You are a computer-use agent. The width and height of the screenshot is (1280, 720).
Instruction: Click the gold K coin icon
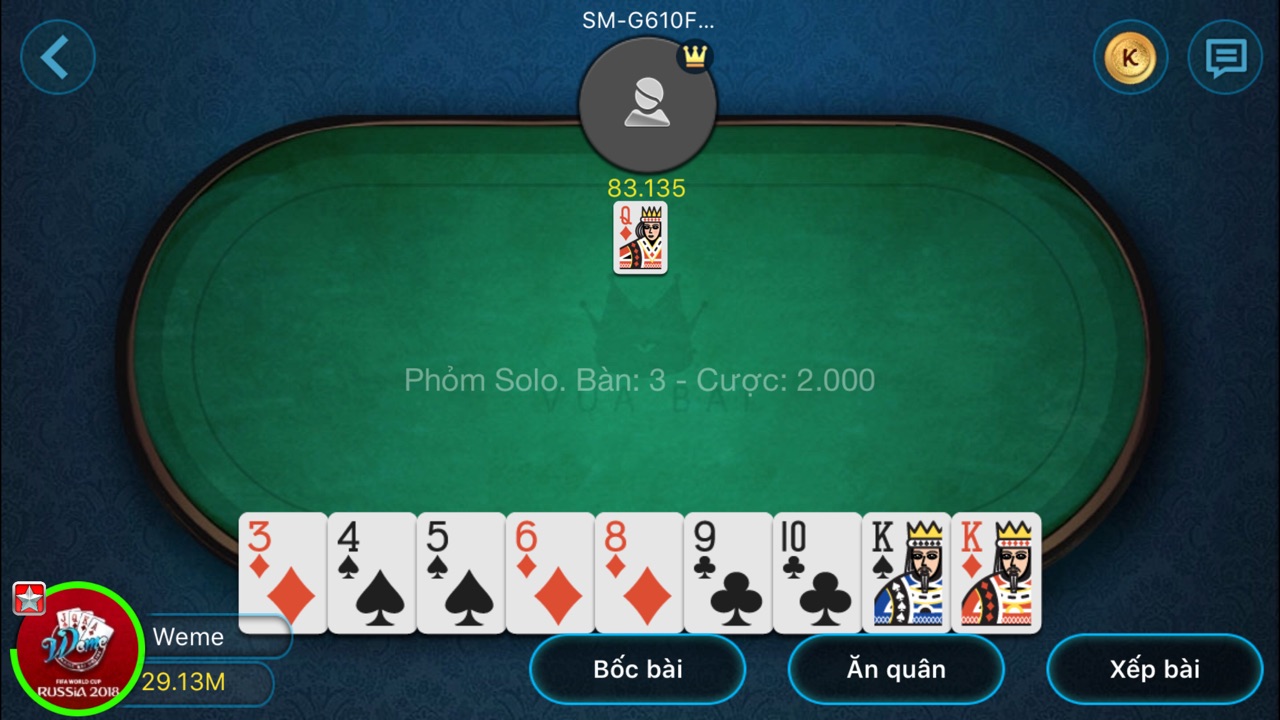pos(1130,57)
